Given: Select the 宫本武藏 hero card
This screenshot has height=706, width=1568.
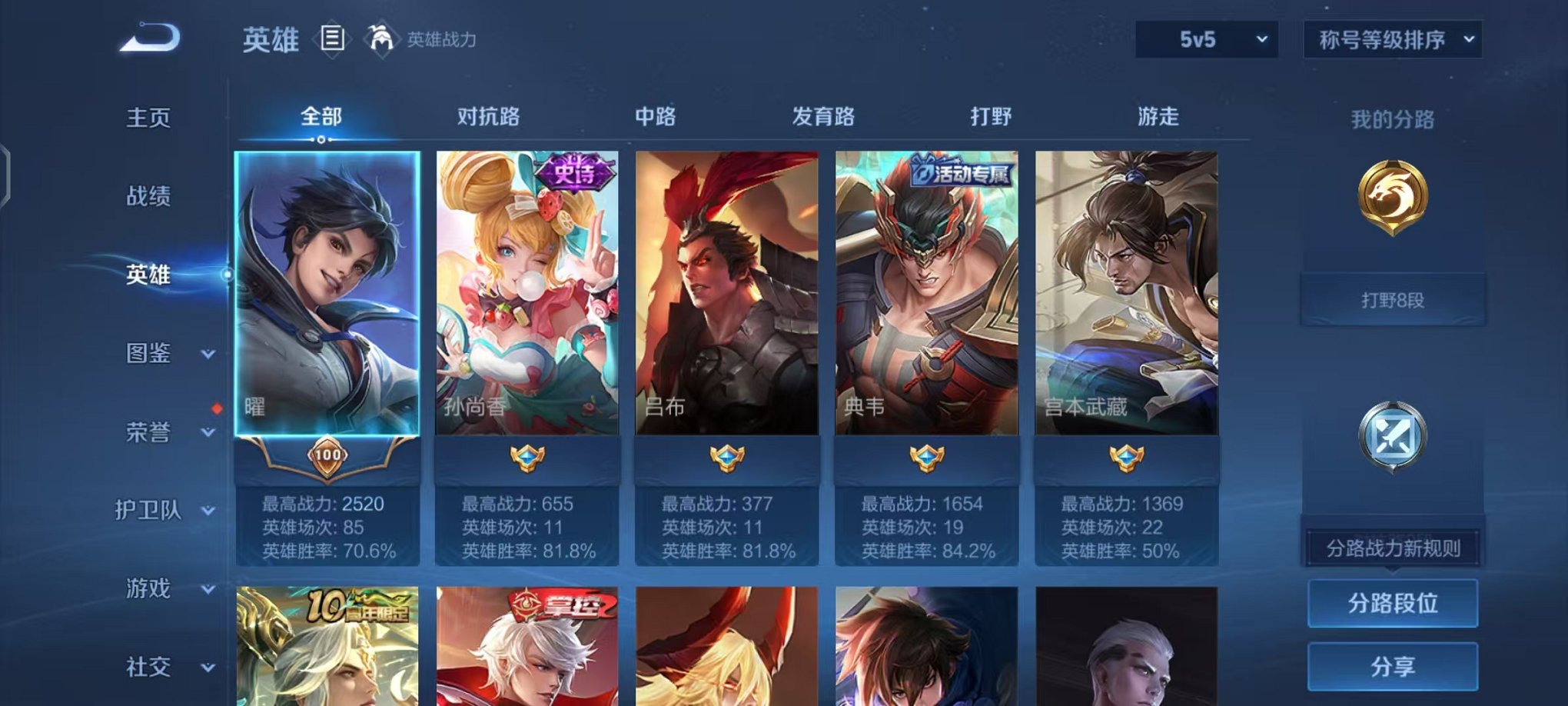Looking at the screenshot, I should coord(1125,300).
